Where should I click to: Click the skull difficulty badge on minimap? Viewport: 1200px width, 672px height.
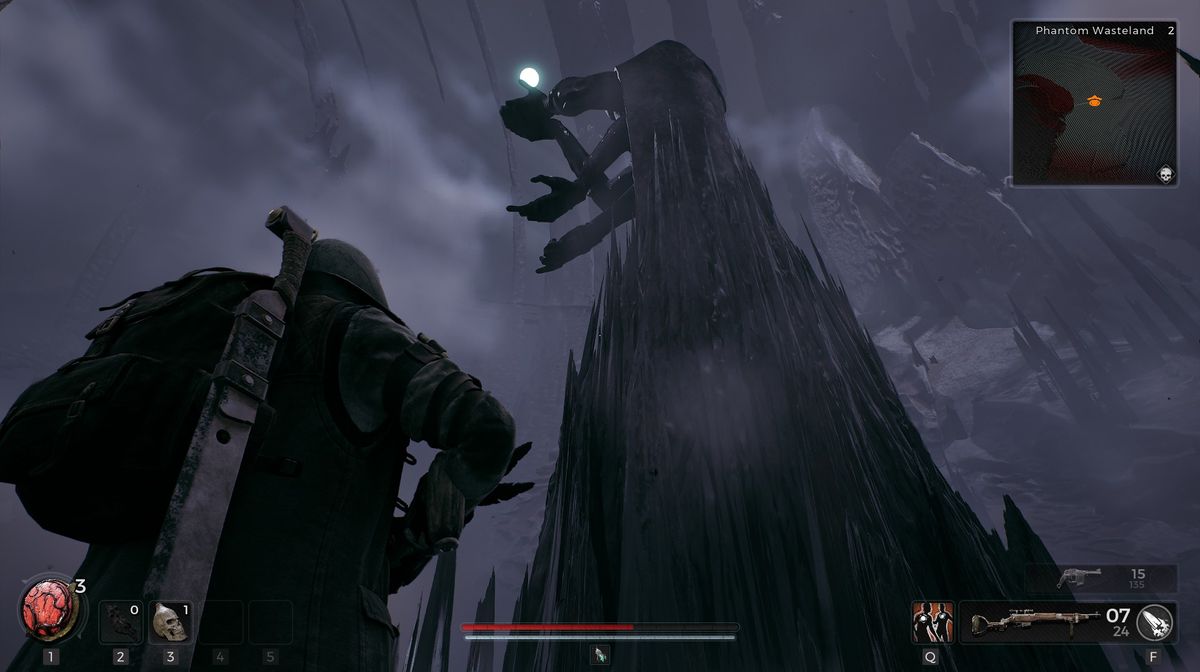1166,174
